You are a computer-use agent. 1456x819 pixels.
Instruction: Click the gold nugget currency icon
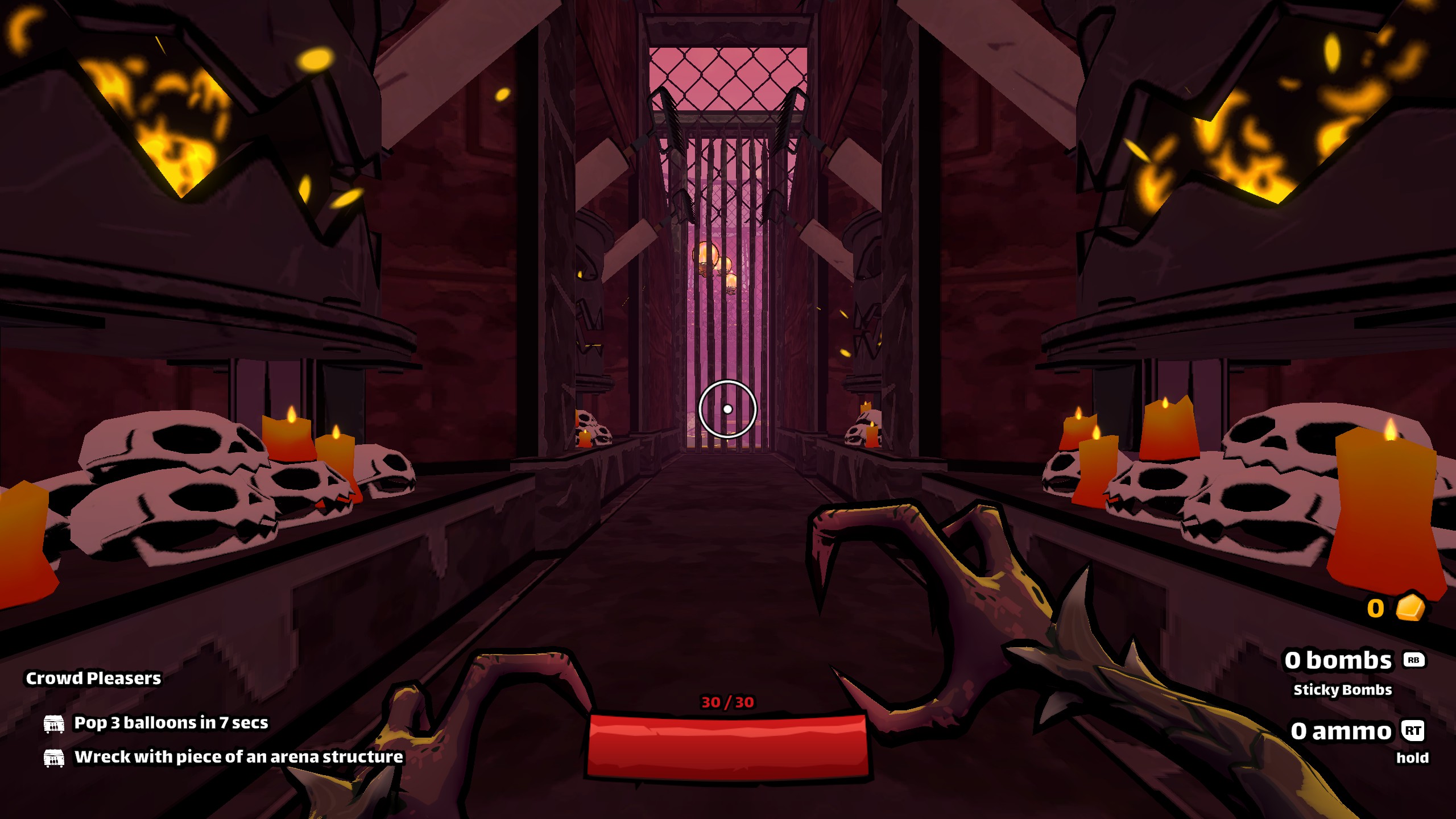(1410, 608)
